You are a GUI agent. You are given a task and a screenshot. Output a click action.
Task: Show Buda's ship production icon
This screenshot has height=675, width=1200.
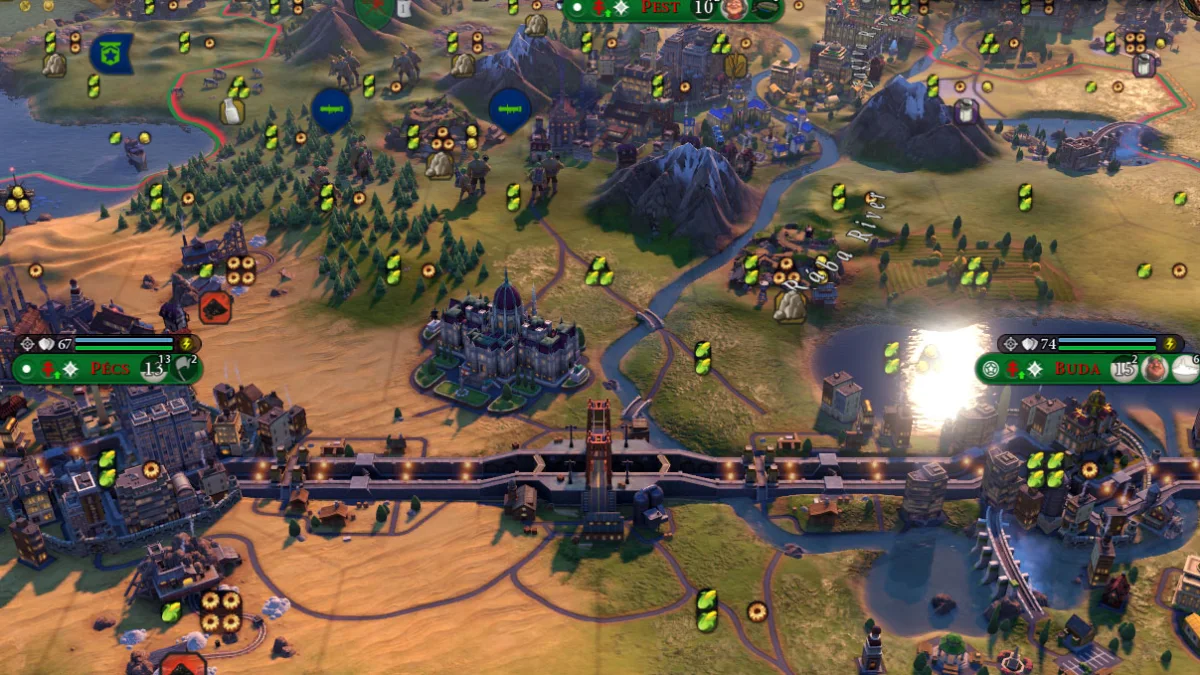click(1186, 368)
